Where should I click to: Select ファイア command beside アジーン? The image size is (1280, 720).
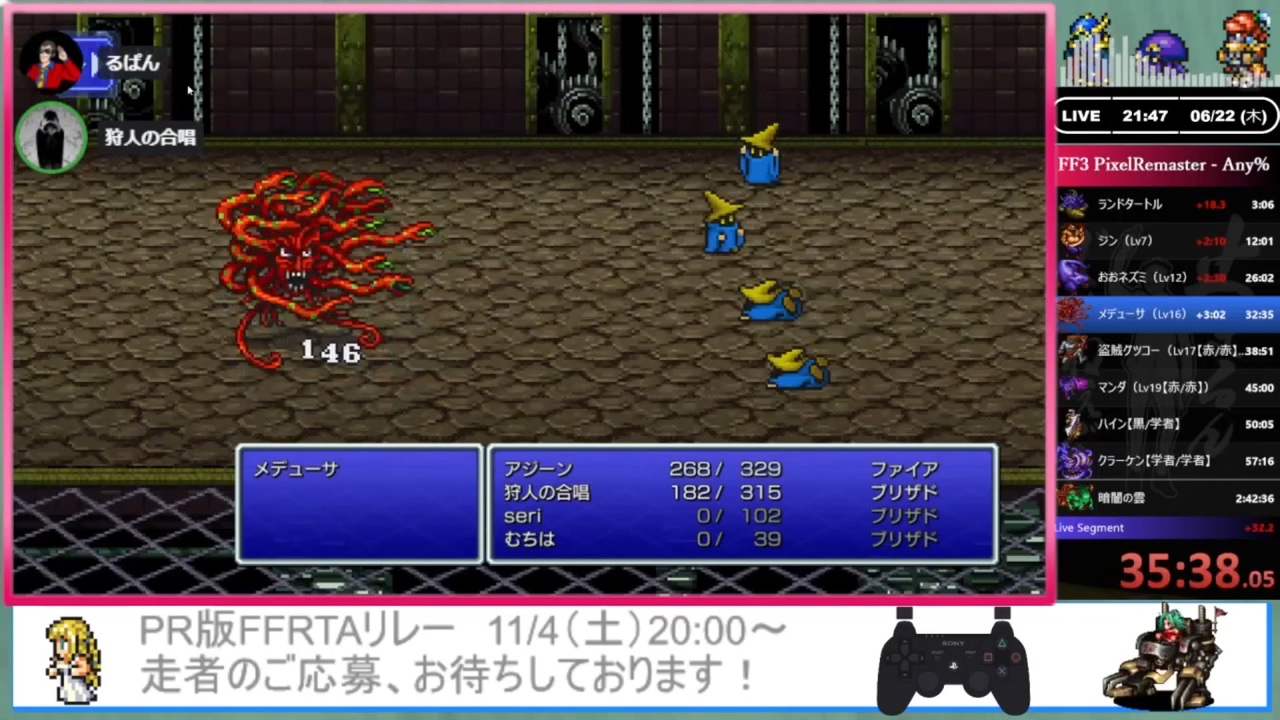click(x=903, y=469)
